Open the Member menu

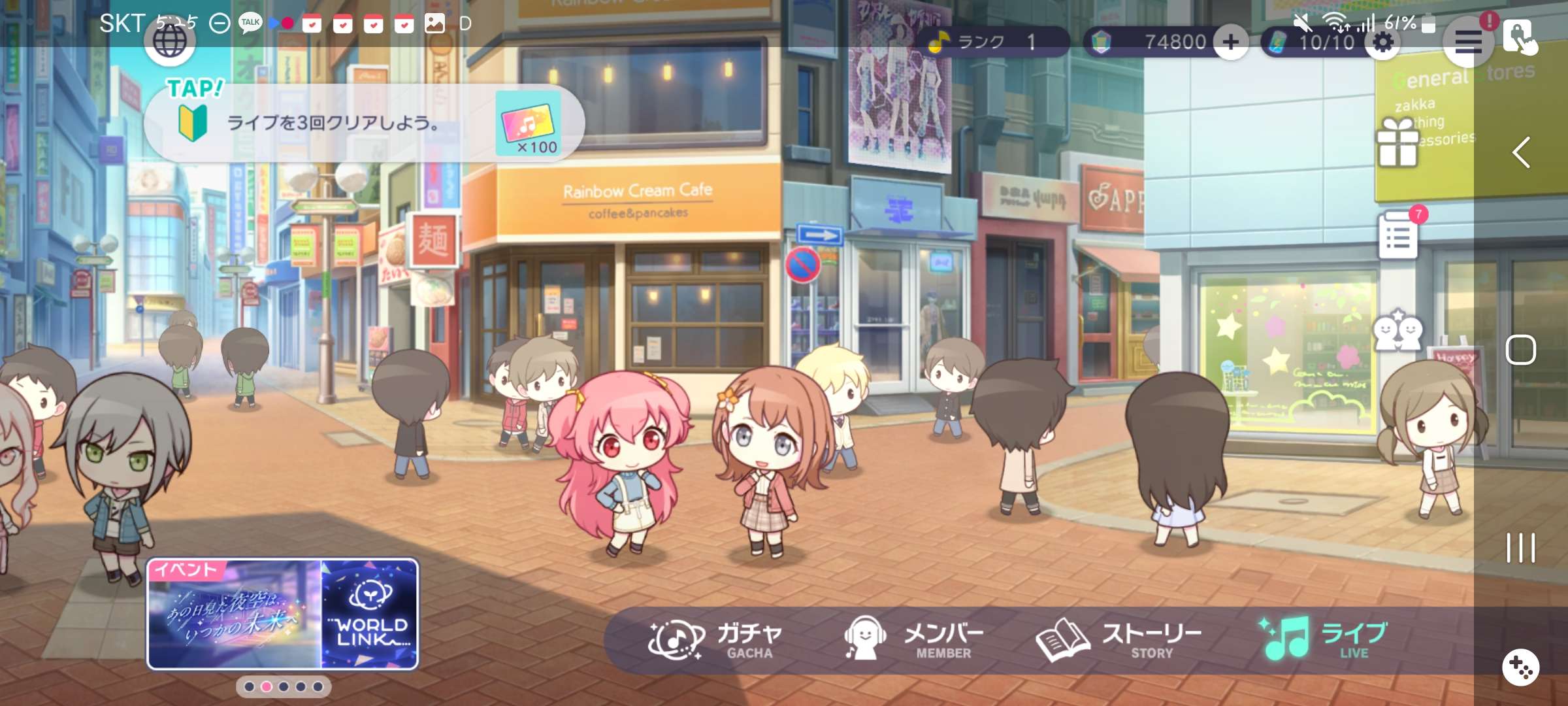[x=913, y=640]
